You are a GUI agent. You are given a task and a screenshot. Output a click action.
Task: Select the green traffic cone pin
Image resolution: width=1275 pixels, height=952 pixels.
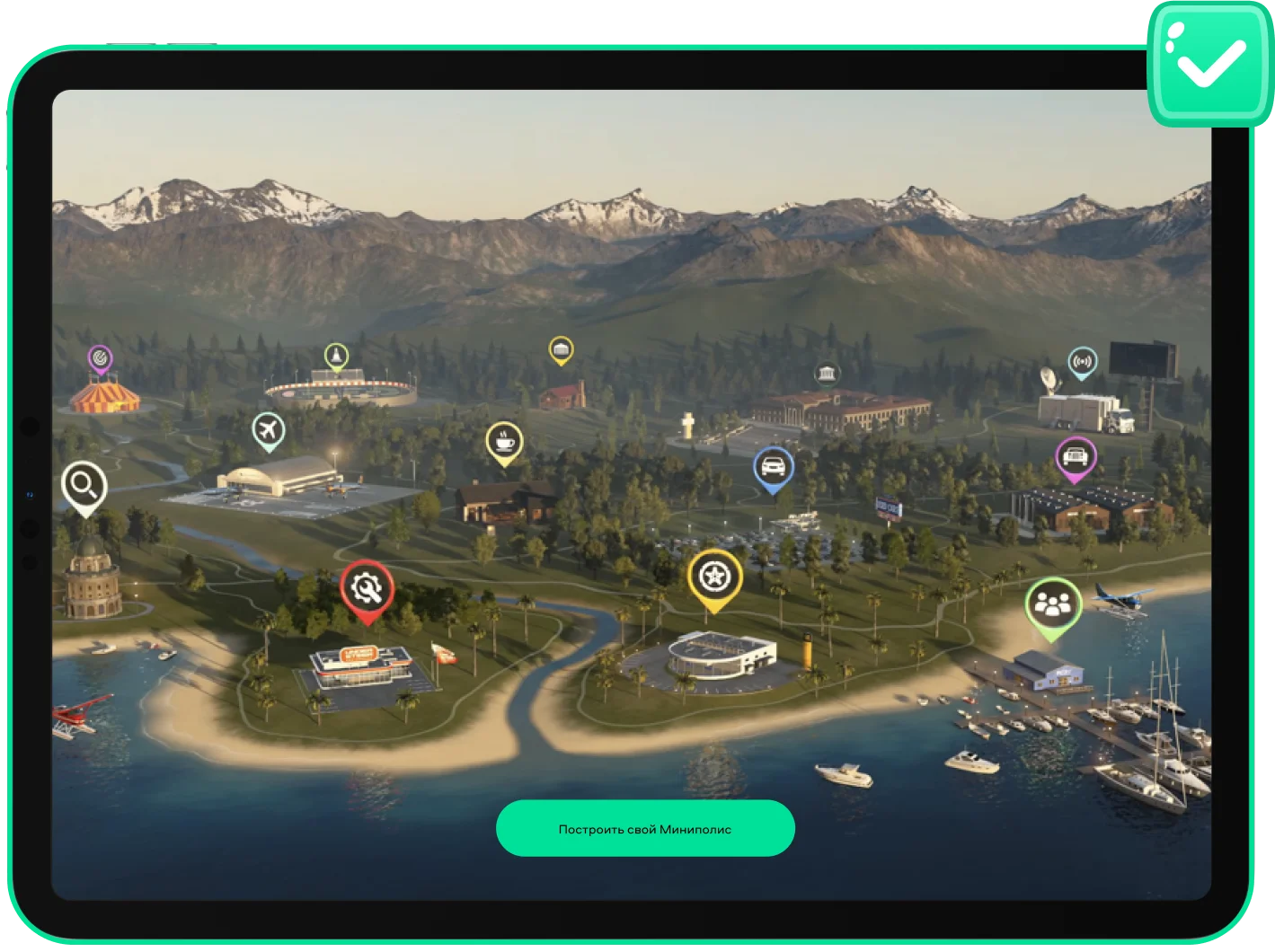pyautogui.click(x=336, y=357)
